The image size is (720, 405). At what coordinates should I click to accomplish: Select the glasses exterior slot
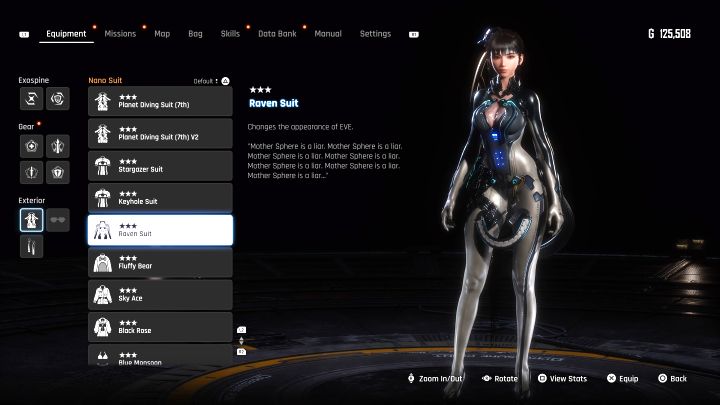coord(58,220)
